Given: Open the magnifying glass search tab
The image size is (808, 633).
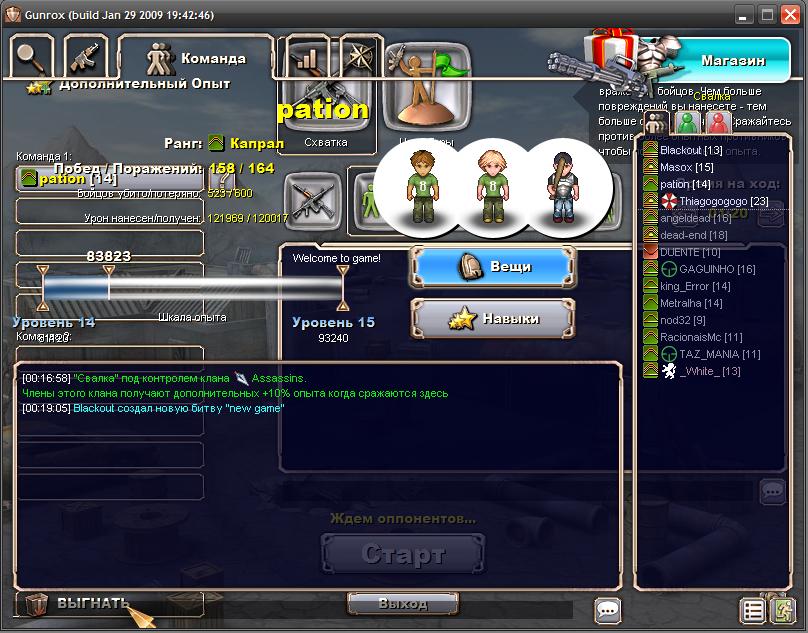Looking at the screenshot, I should [32, 58].
